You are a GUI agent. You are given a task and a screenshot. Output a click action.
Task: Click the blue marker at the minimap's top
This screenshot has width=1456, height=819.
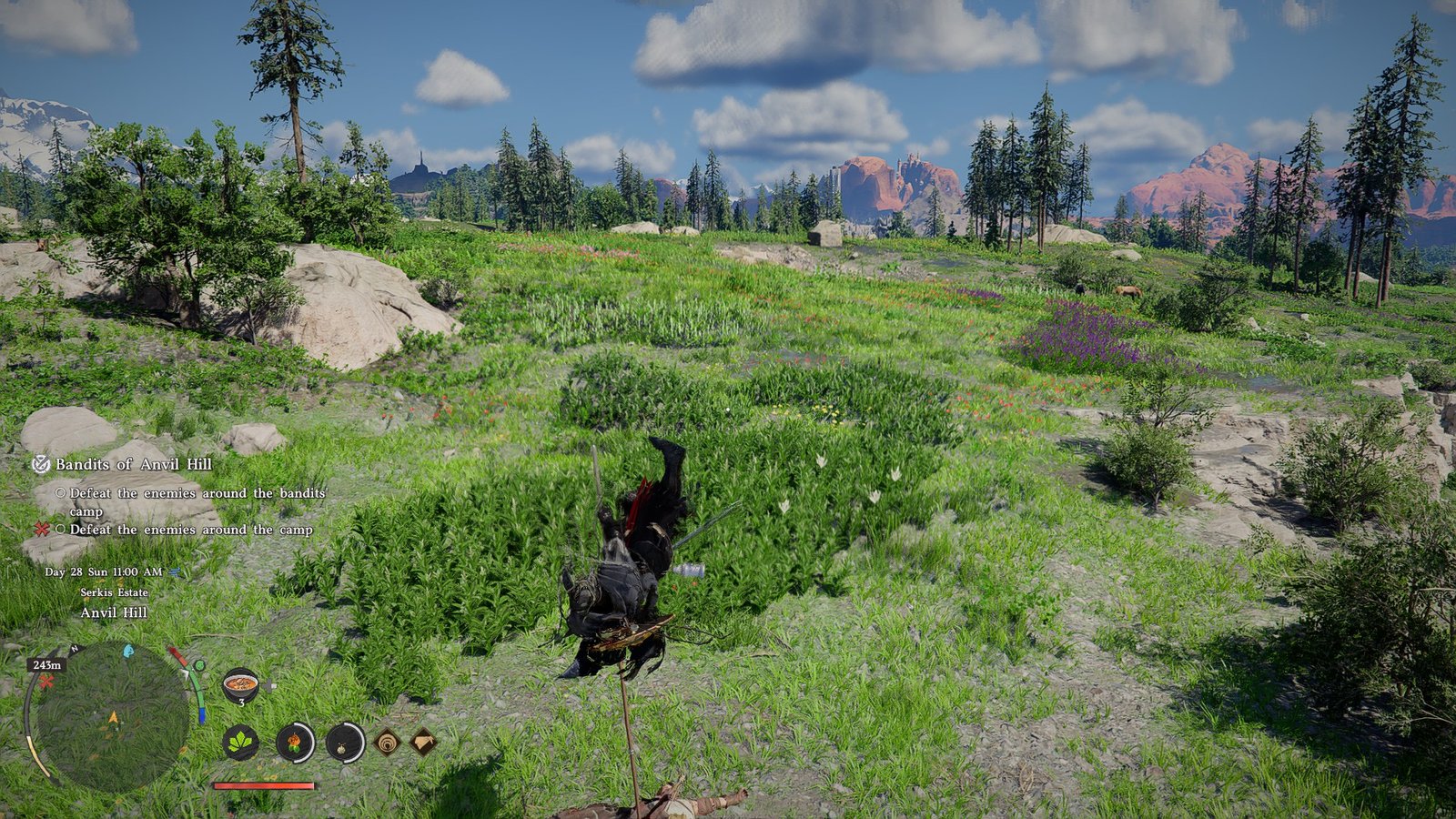tap(128, 652)
